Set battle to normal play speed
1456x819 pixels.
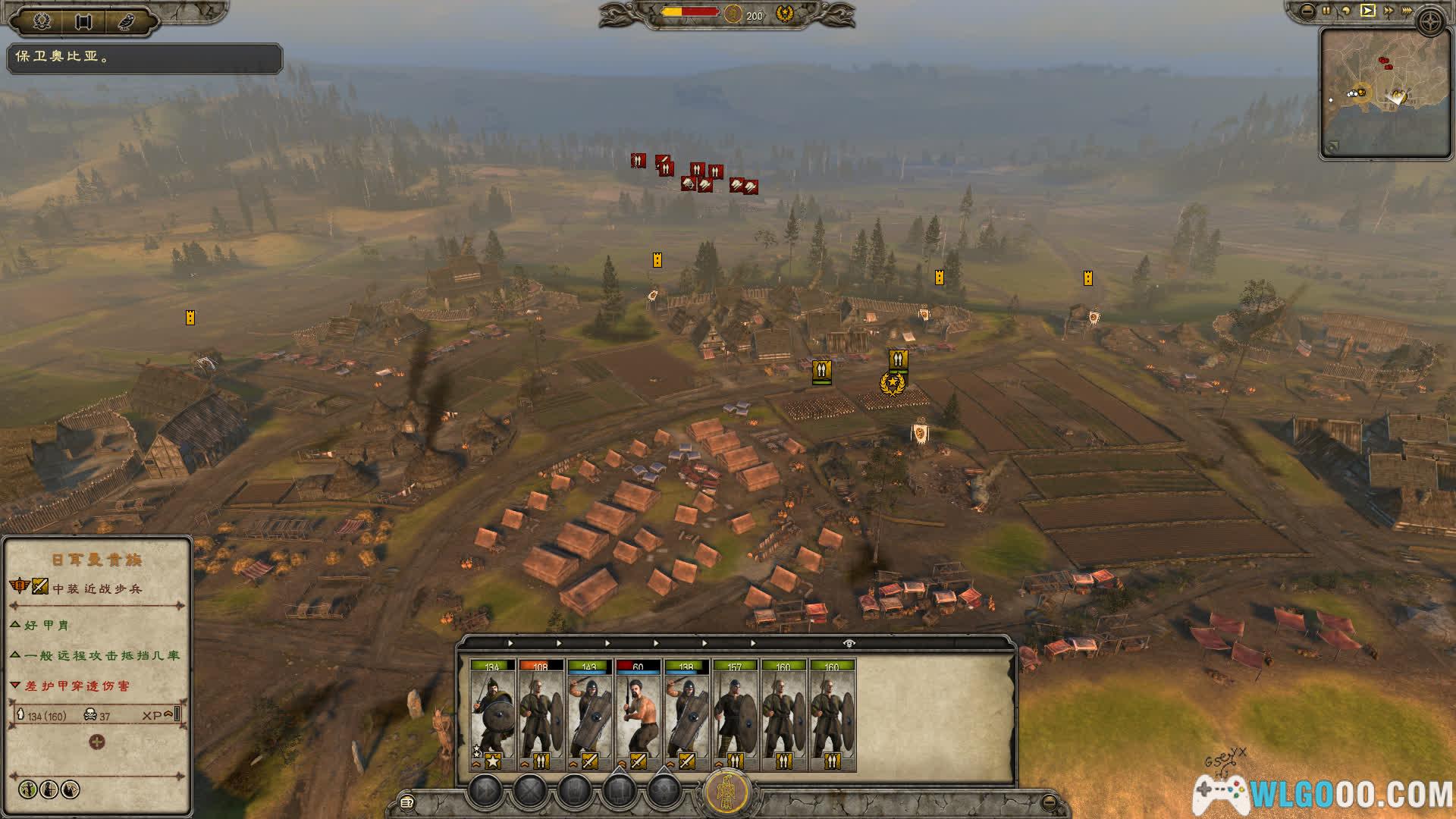tap(1367, 11)
